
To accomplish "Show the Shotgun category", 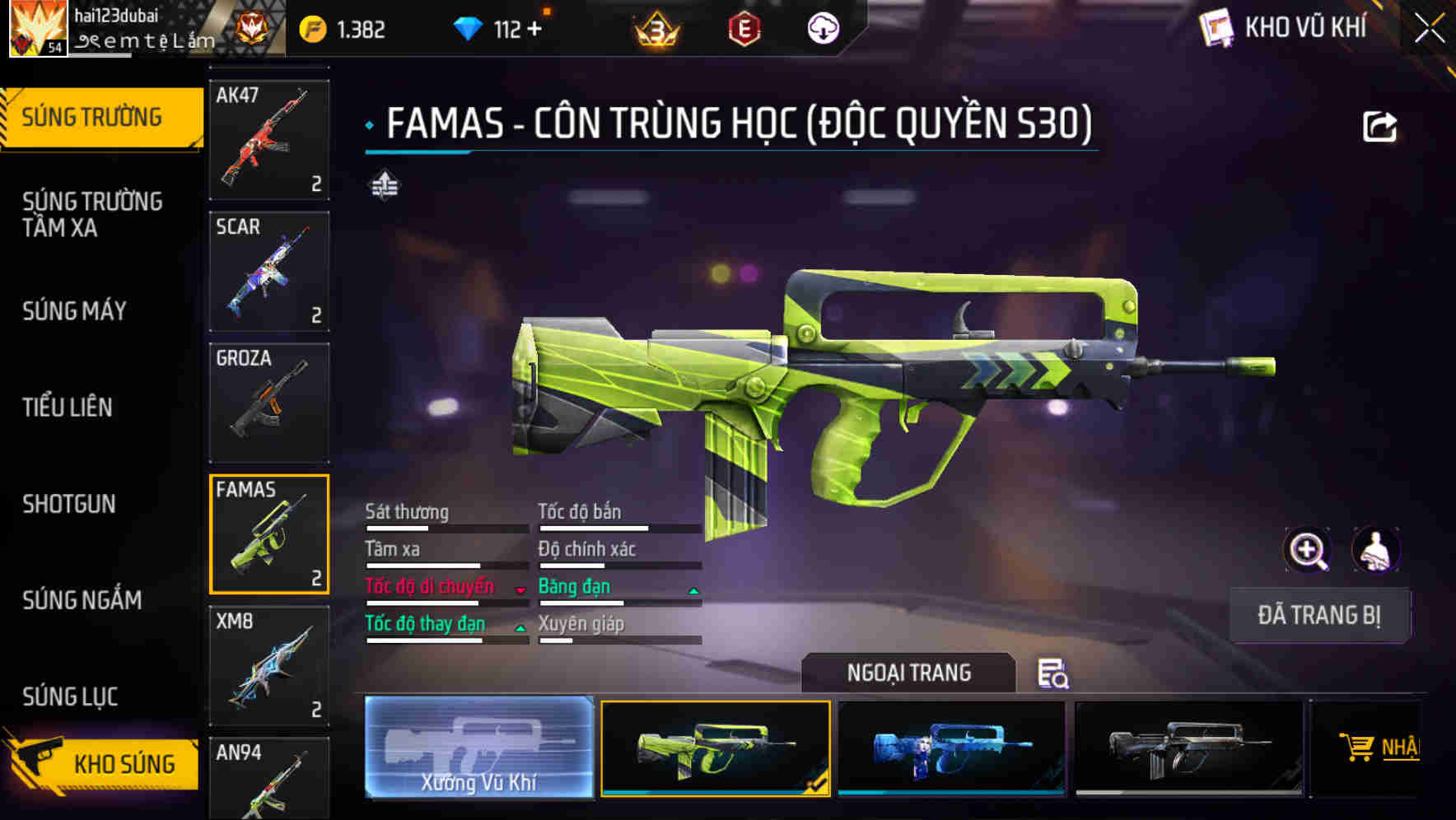I will (x=69, y=504).
